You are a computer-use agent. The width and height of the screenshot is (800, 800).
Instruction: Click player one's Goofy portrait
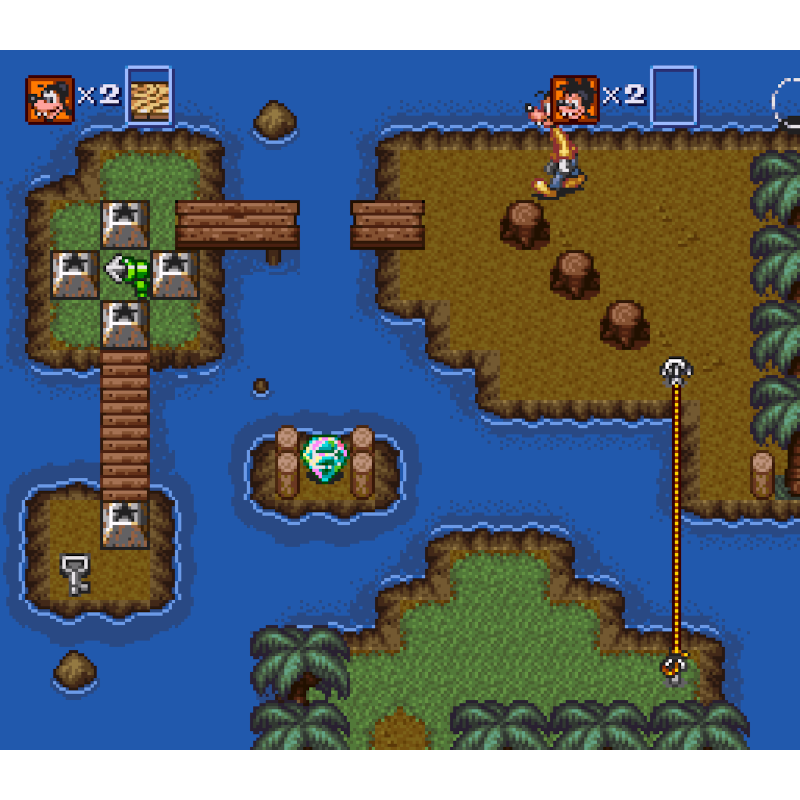click(50, 98)
